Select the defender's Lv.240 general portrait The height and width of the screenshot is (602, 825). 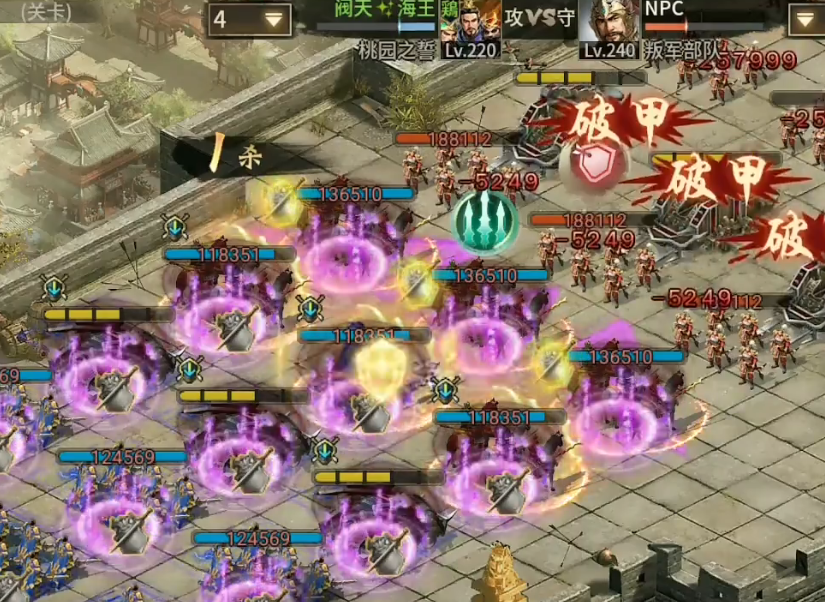coord(610,22)
